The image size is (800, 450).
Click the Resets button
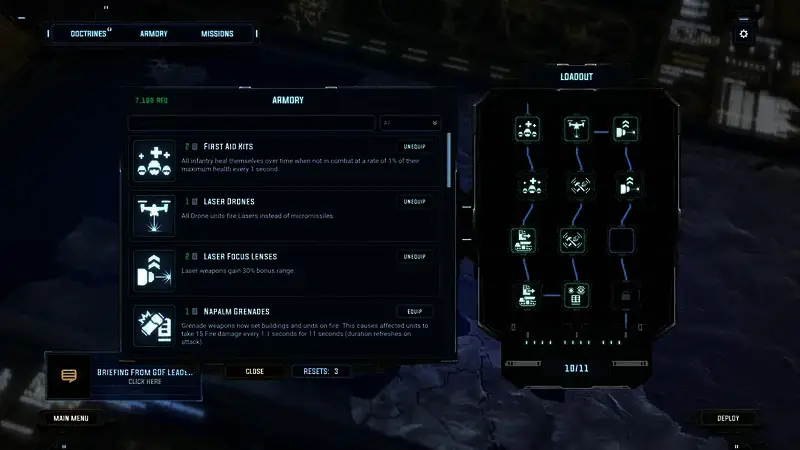coord(321,371)
